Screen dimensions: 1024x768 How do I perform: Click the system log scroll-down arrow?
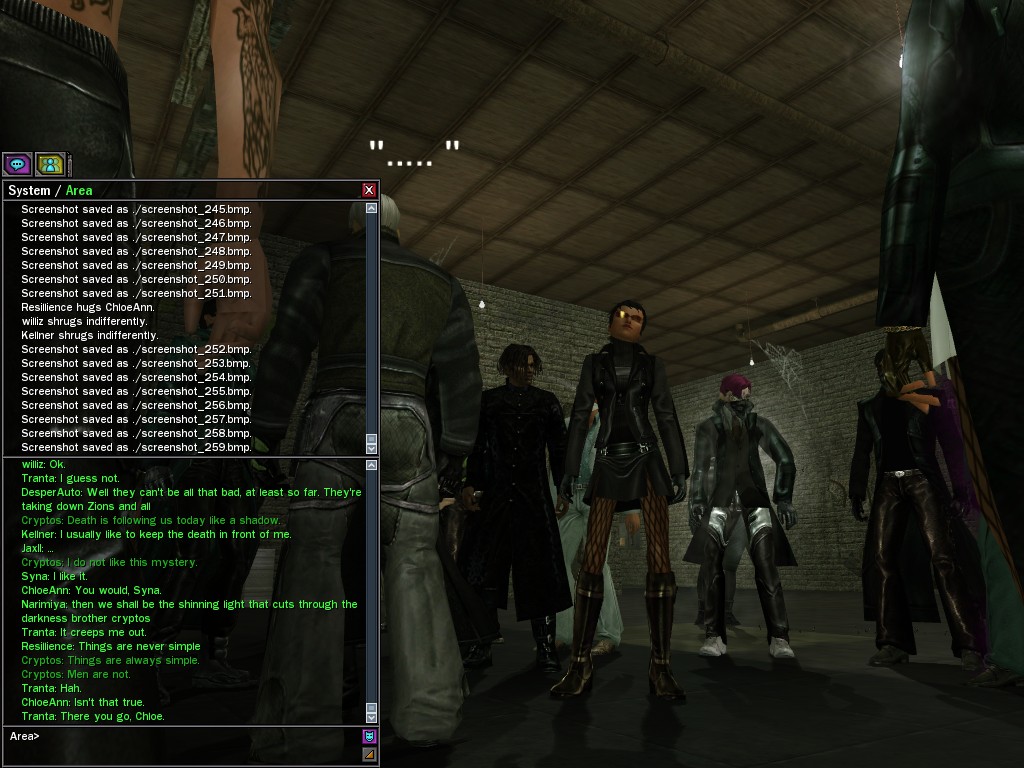(x=372, y=446)
